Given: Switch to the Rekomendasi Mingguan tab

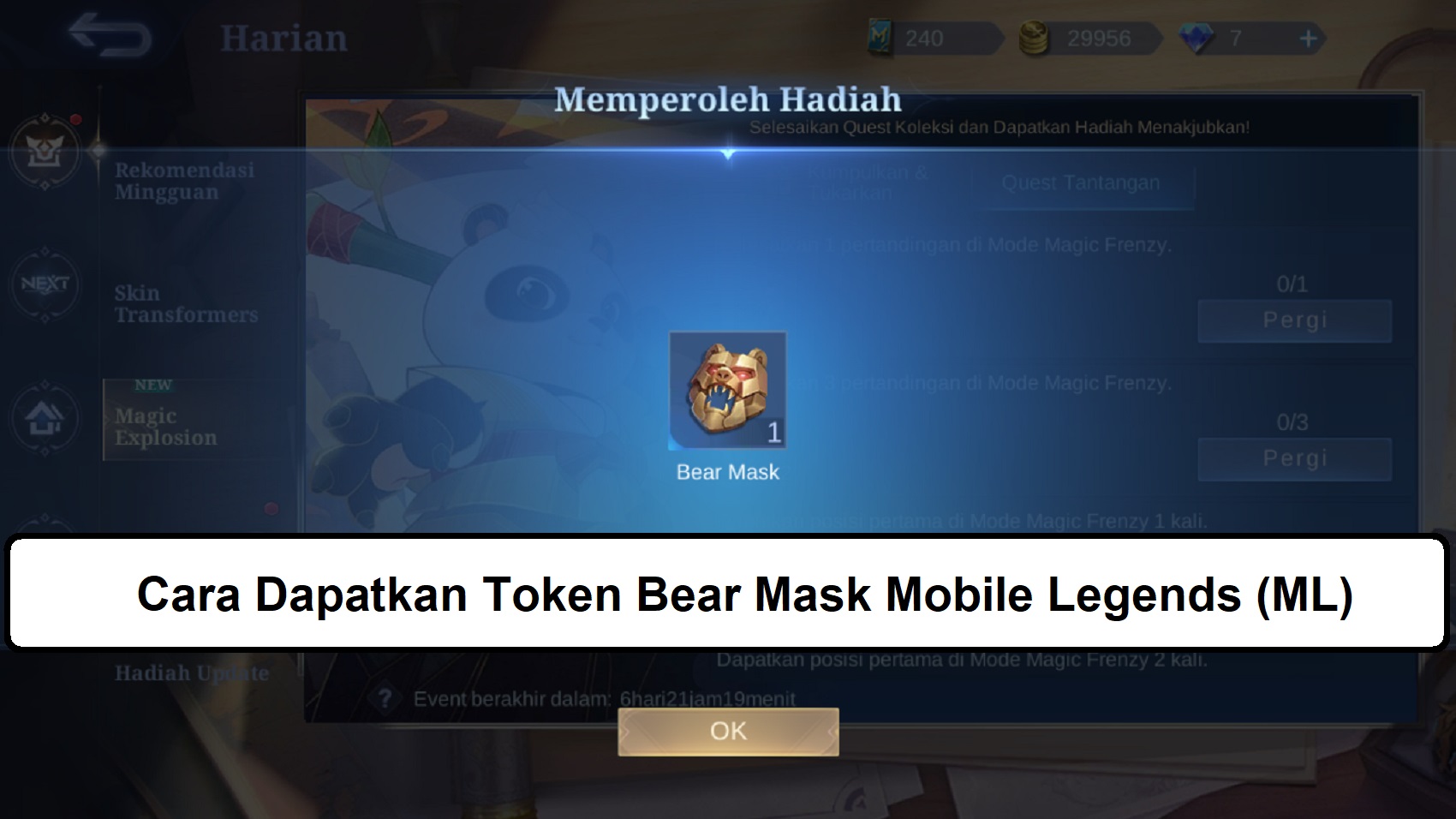Looking at the screenshot, I should click(x=184, y=182).
